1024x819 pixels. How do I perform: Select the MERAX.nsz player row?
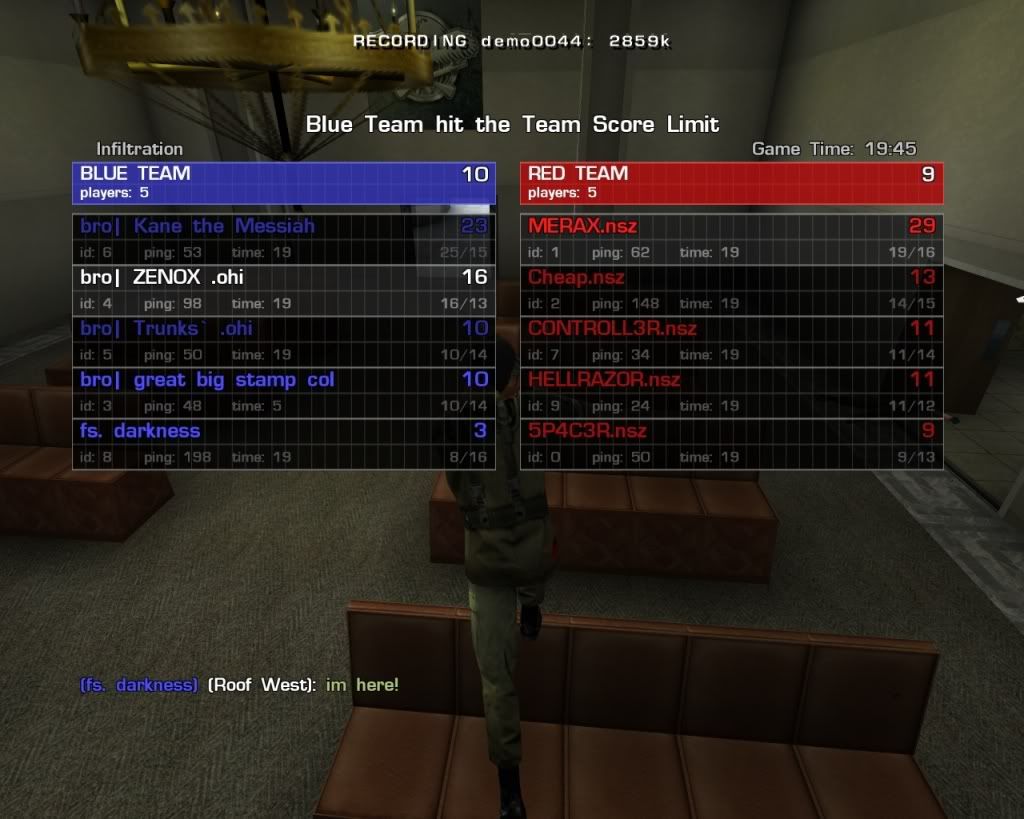731,238
